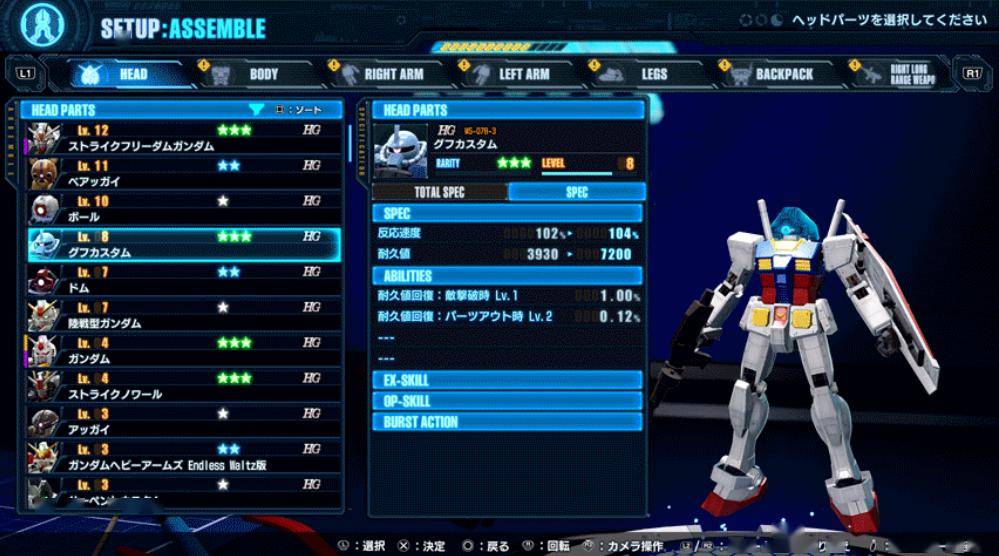Screen dimensions: 999x556
Task: Open the BODY parts tab
Action: (262, 74)
